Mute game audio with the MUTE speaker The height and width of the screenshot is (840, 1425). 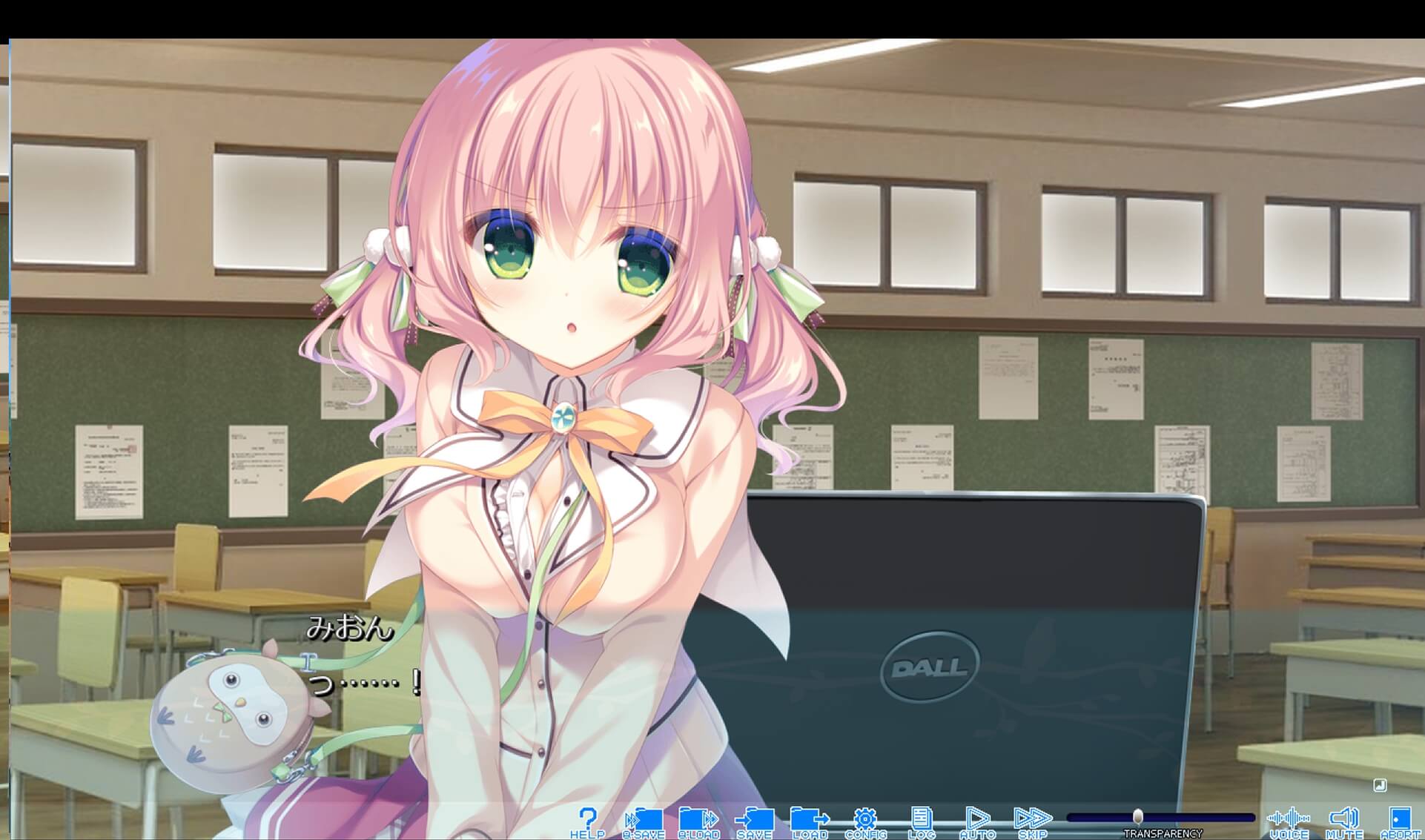pos(1343,817)
